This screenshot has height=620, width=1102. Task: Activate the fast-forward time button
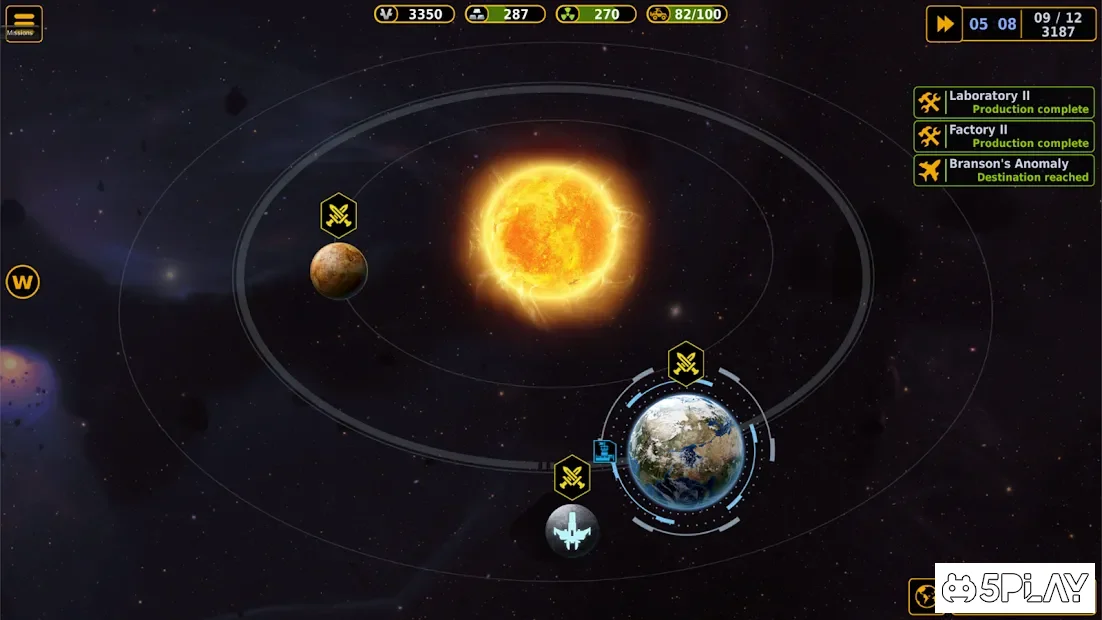click(x=943, y=24)
